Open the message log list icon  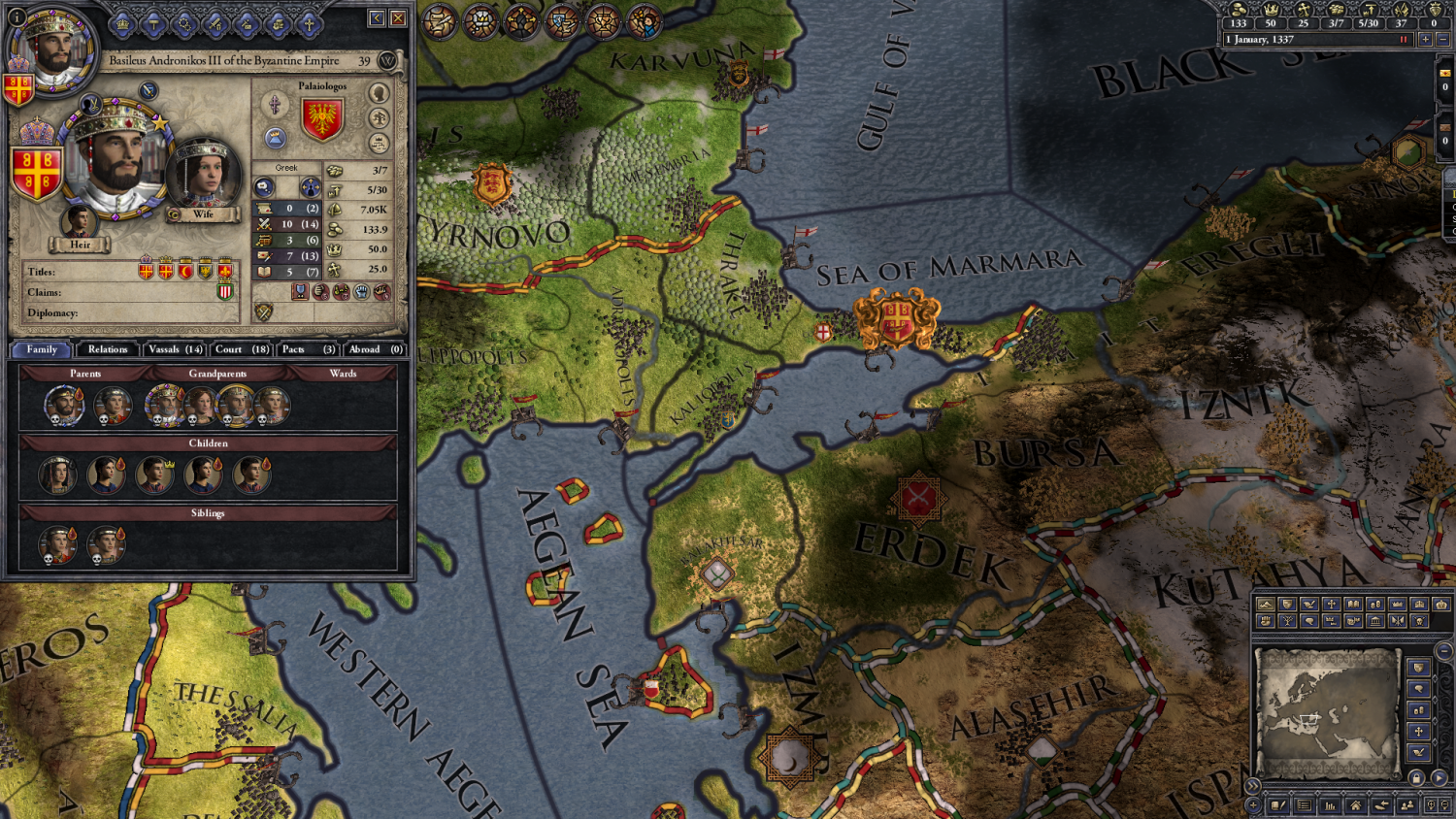1304,805
